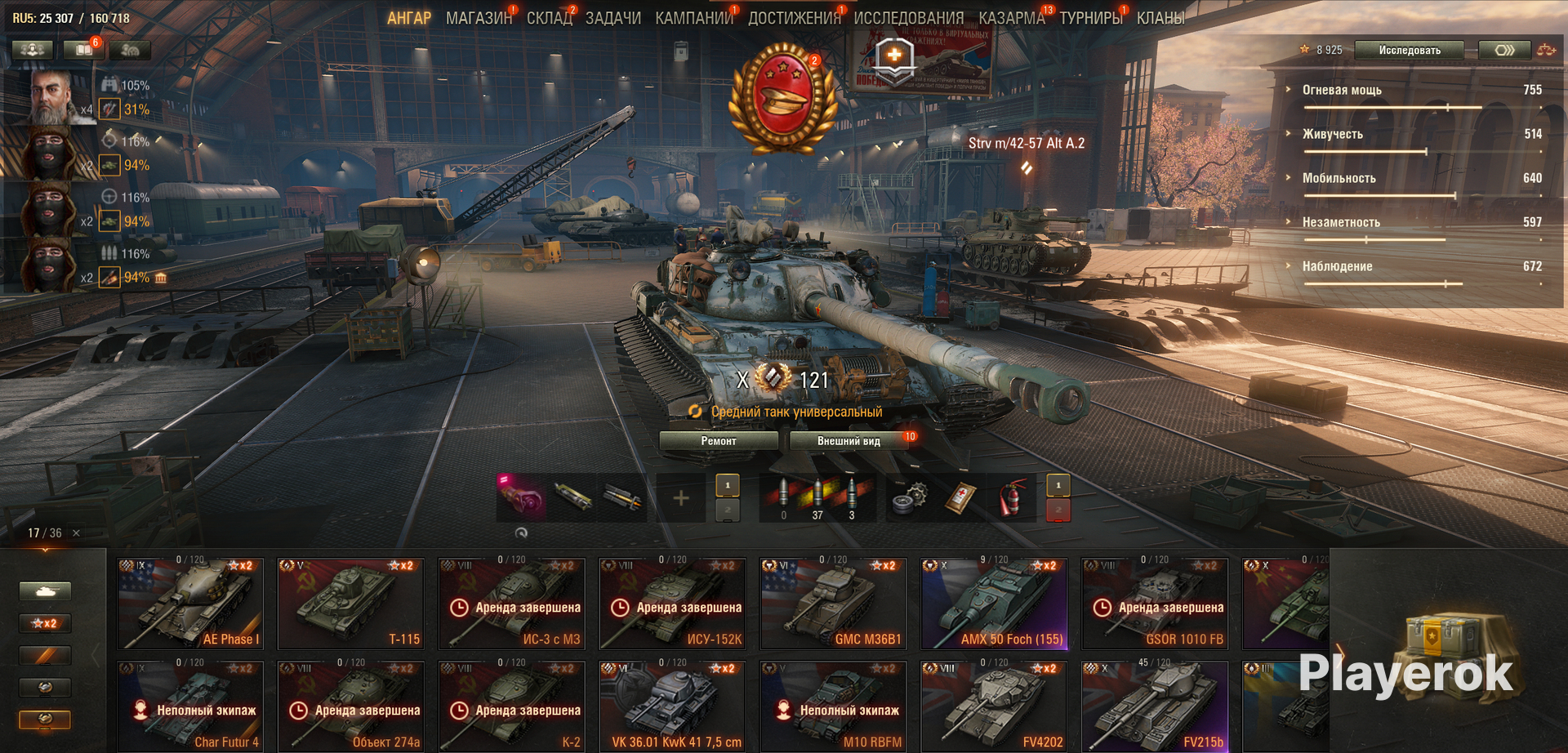
Task: Switch to the Склад tab
Action: (x=549, y=18)
